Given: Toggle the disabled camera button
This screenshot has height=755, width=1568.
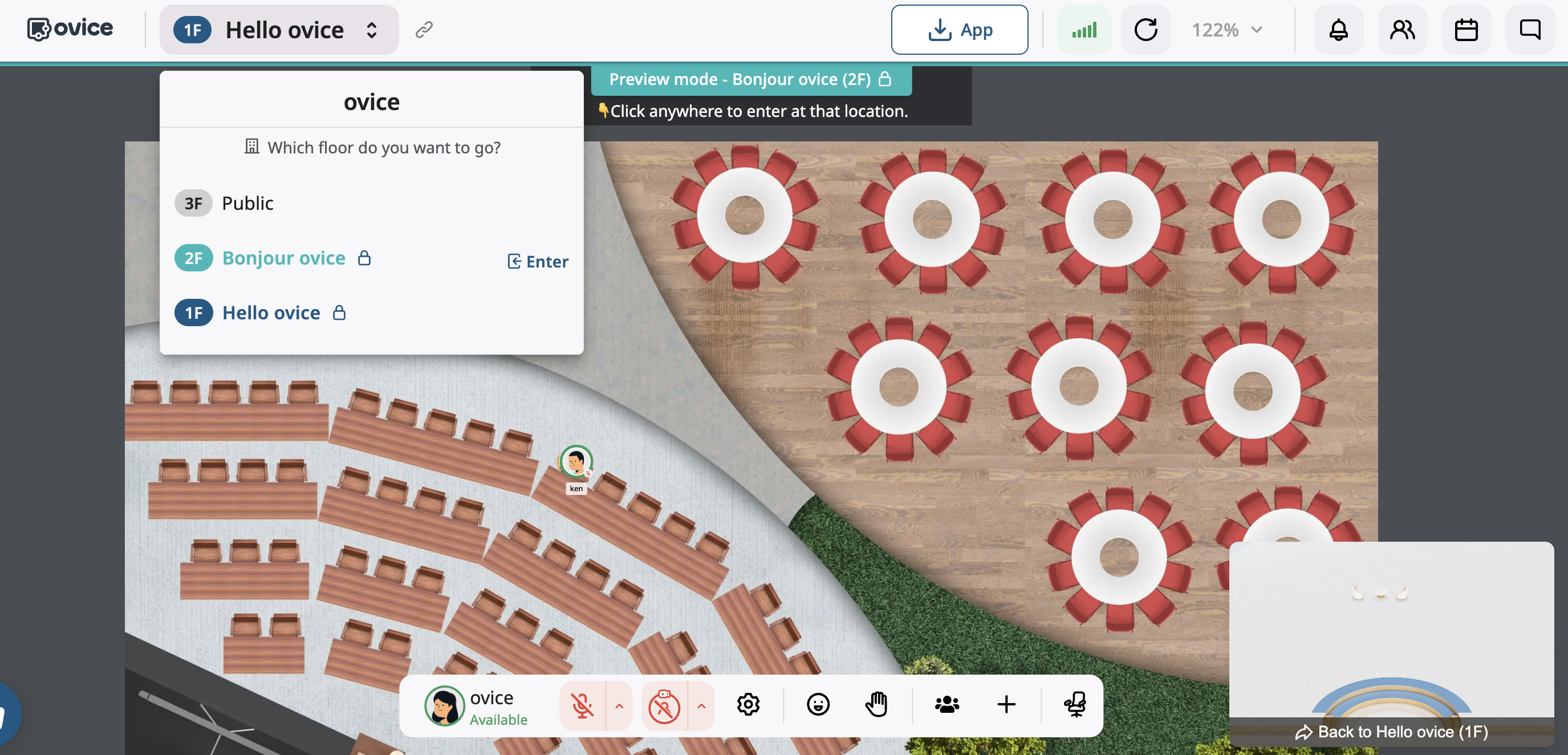Looking at the screenshot, I should pyautogui.click(x=664, y=706).
